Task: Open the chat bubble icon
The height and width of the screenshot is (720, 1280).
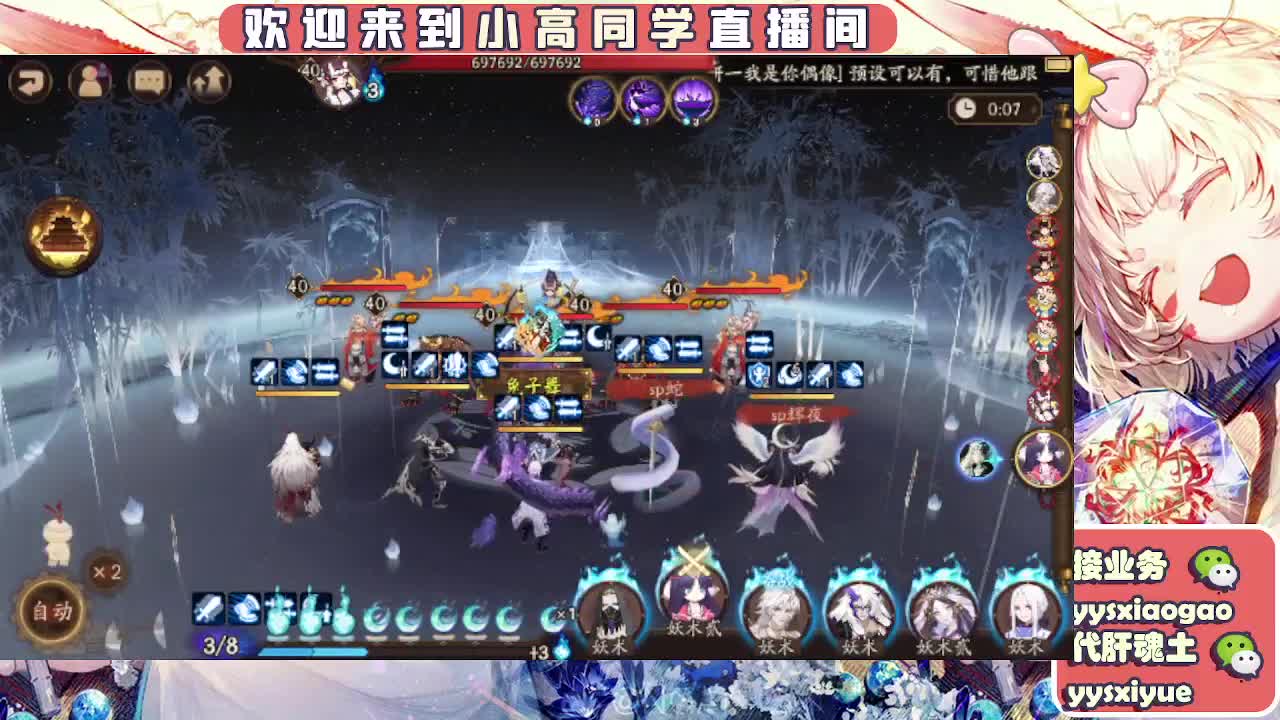Action: [x=150, y=81]
